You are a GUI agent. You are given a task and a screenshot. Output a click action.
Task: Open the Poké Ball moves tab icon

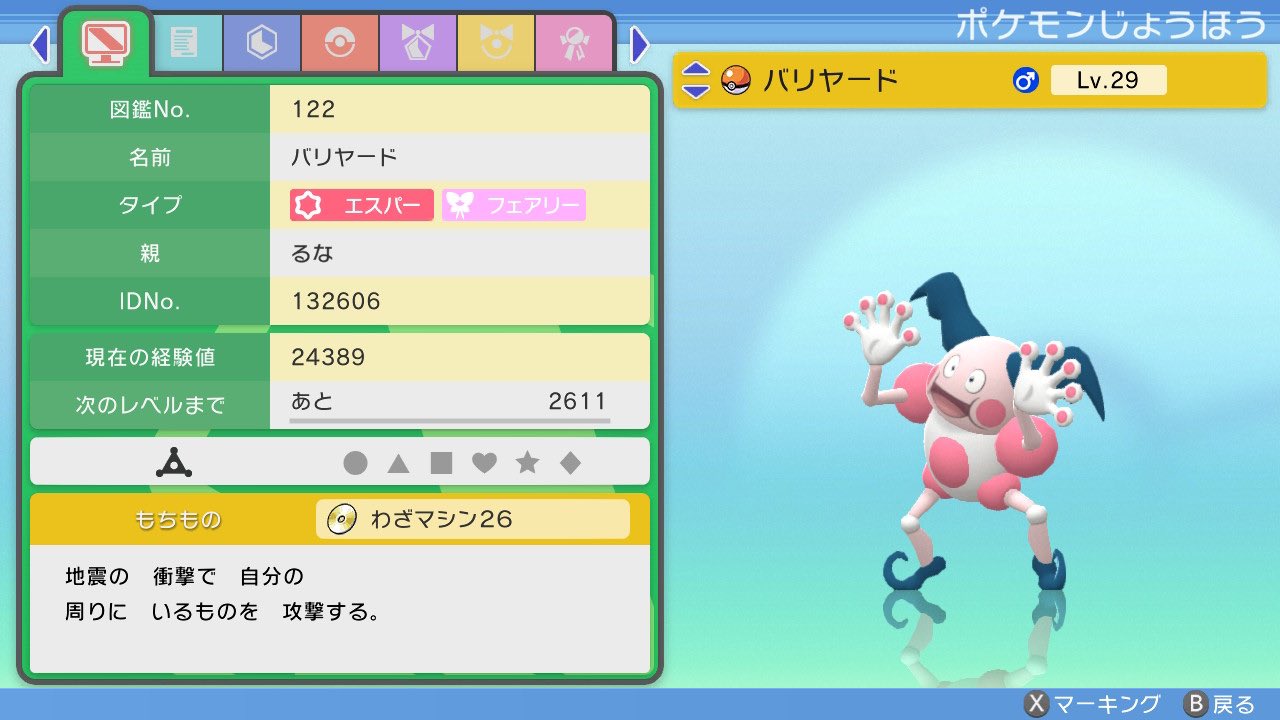click(340, 44)
